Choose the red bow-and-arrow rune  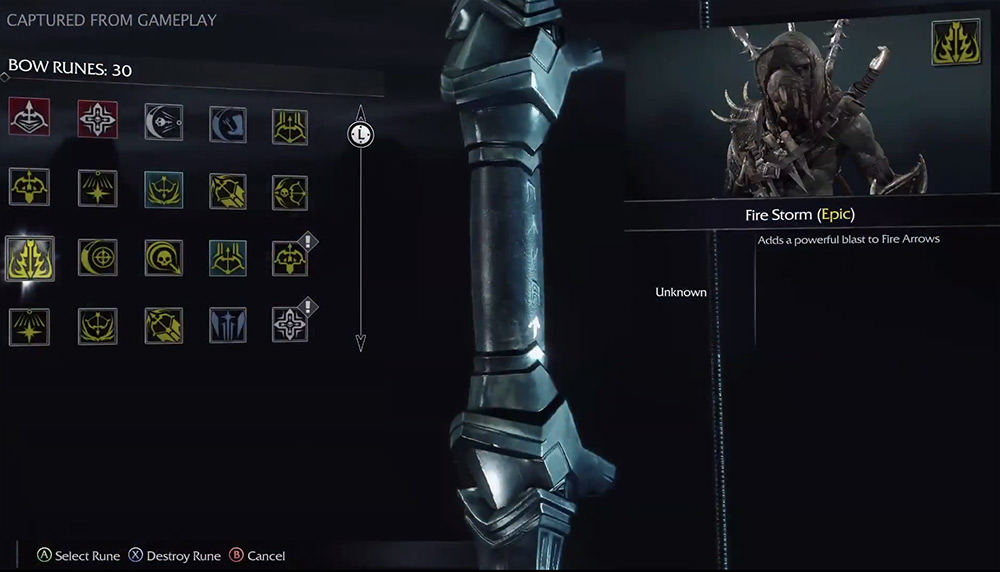pos(29,119)
